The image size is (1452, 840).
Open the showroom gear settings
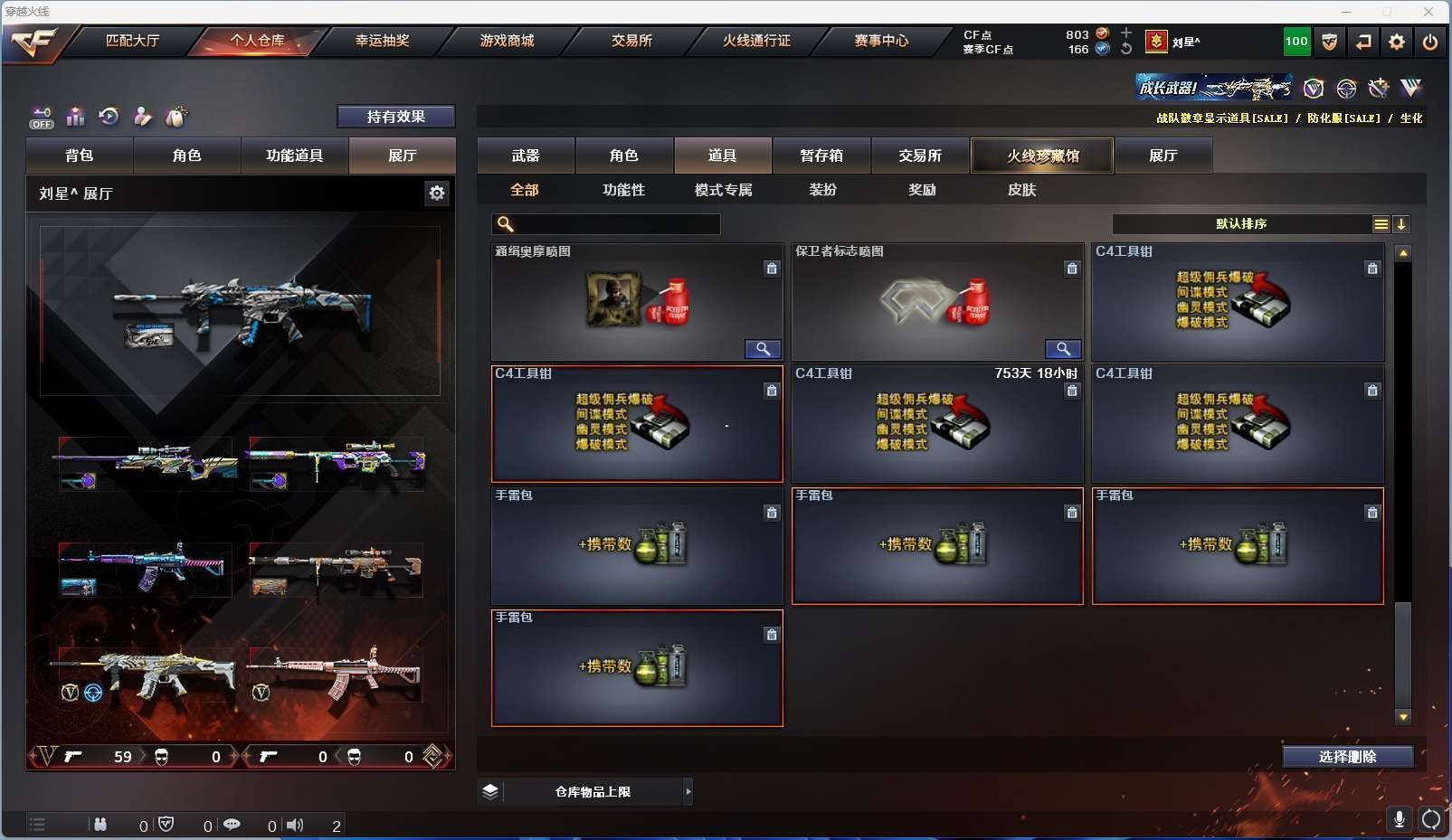437,193
